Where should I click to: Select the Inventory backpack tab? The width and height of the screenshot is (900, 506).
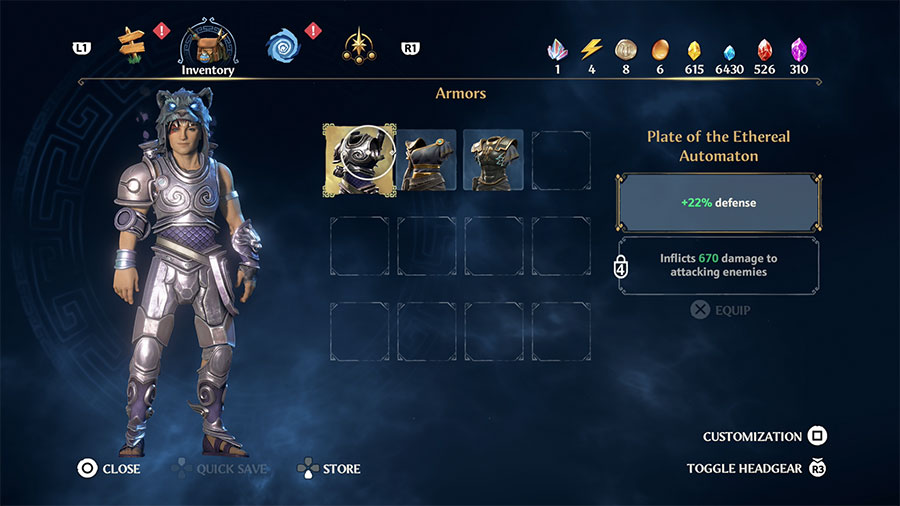pos(207,46)
